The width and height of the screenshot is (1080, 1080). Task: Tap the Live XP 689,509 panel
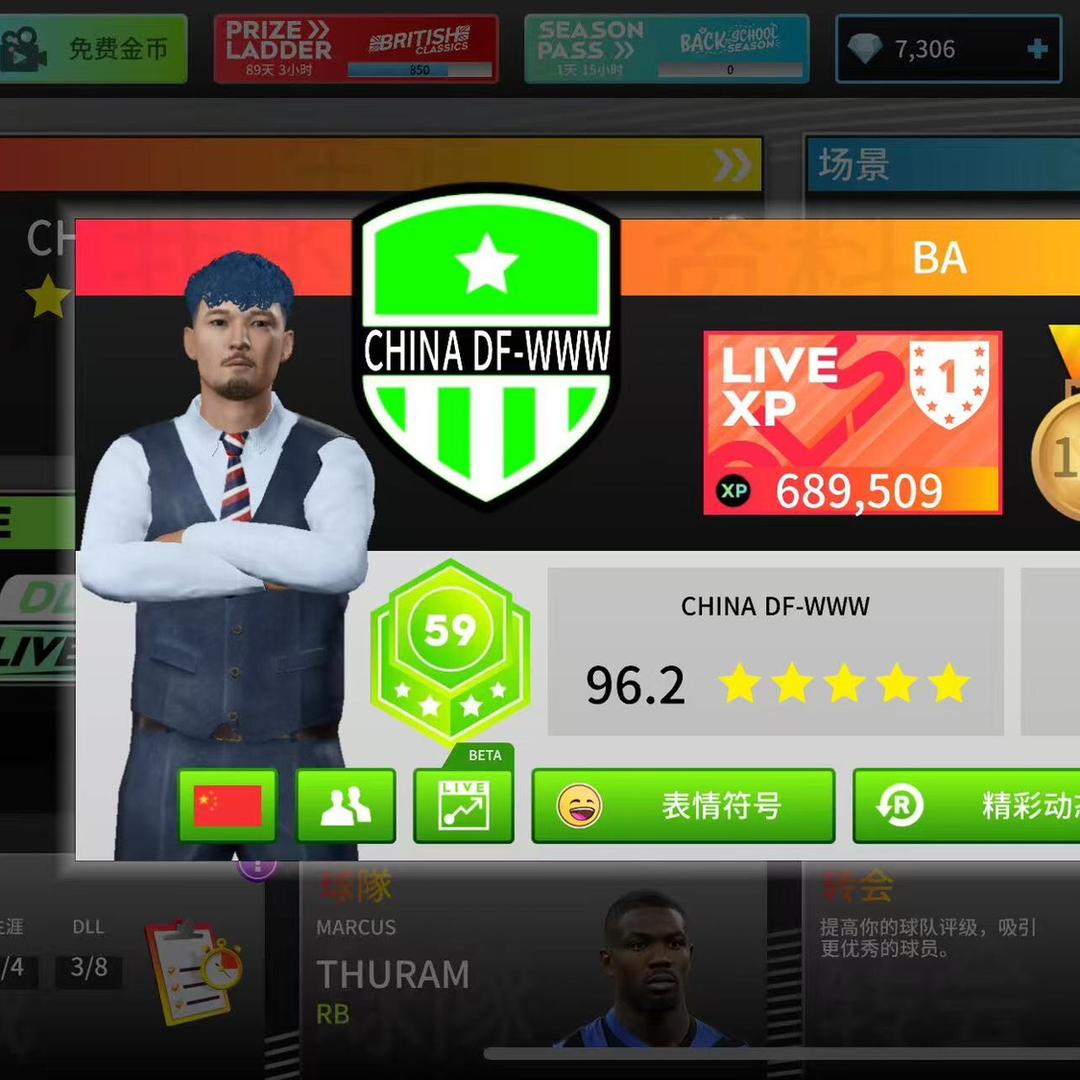tap(852, 423)
